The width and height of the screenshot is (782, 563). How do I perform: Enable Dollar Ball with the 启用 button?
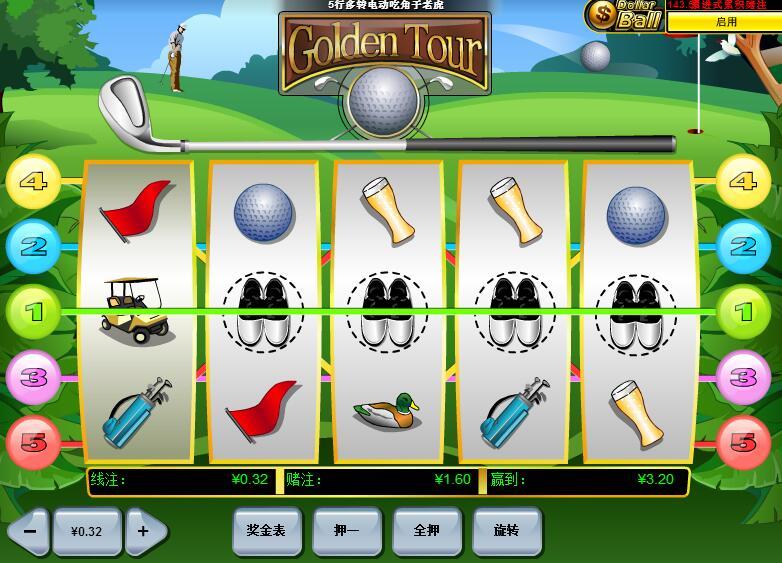(x=724, y=21)
